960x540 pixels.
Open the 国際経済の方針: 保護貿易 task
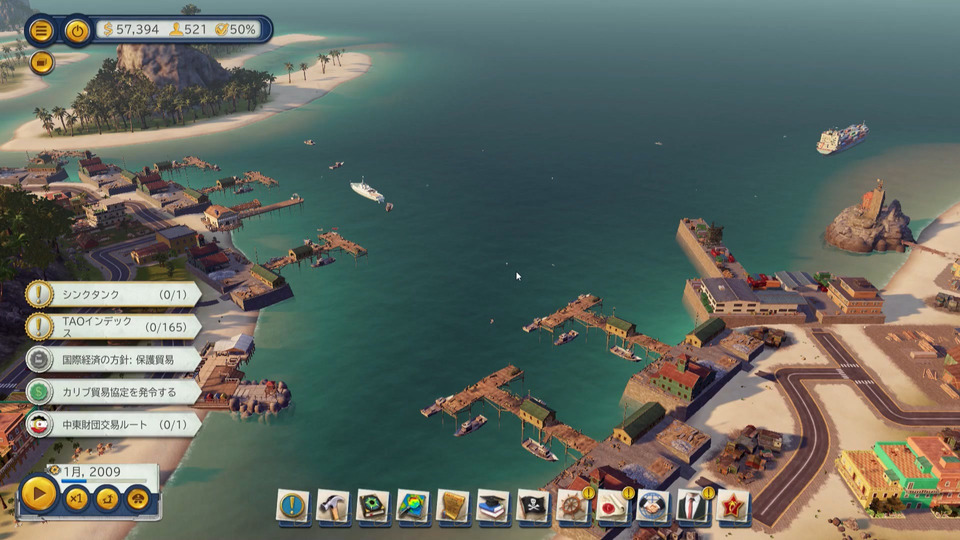(112, 360)
